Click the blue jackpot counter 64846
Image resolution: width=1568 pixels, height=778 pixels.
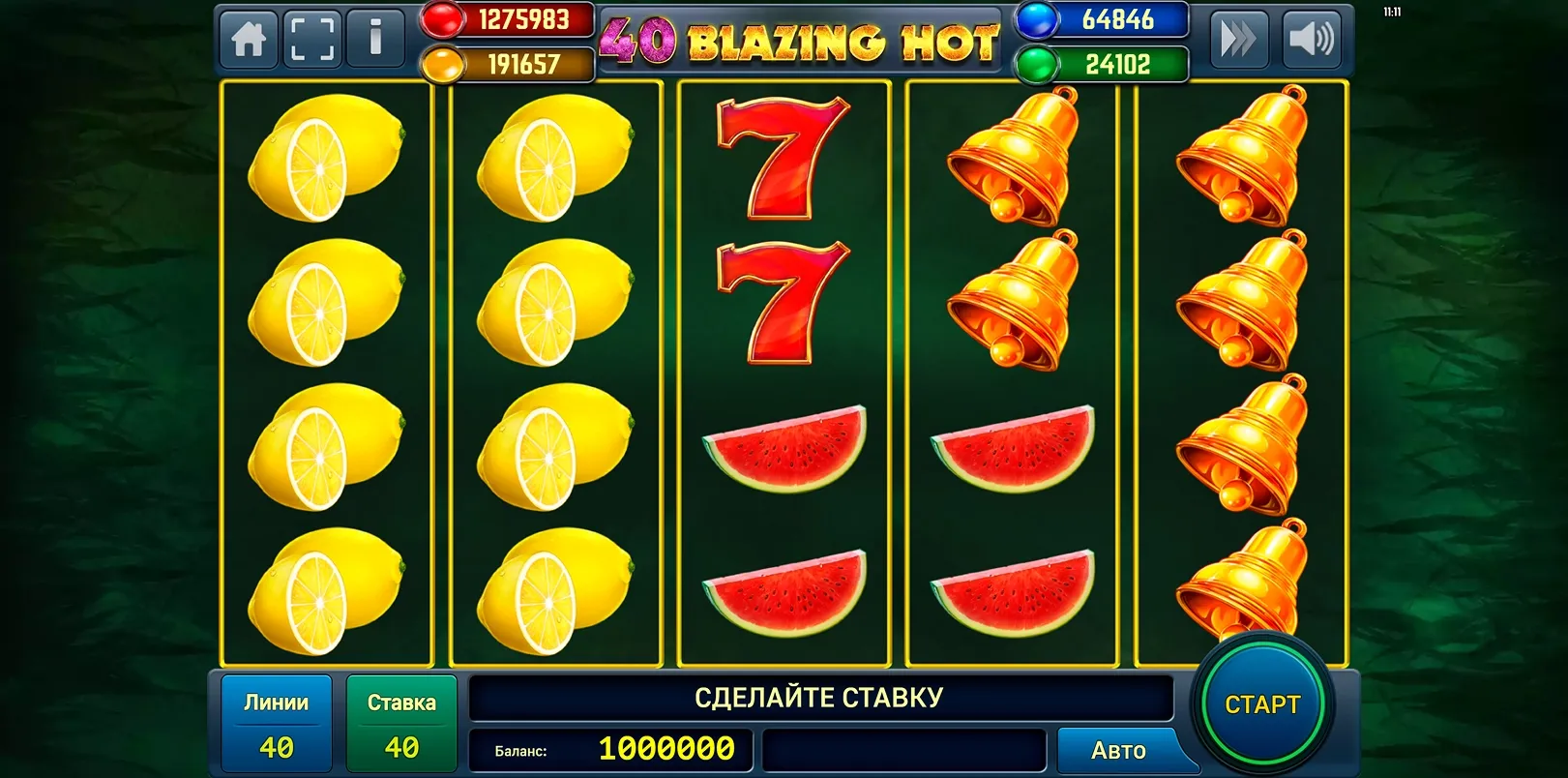point(1103,19)
